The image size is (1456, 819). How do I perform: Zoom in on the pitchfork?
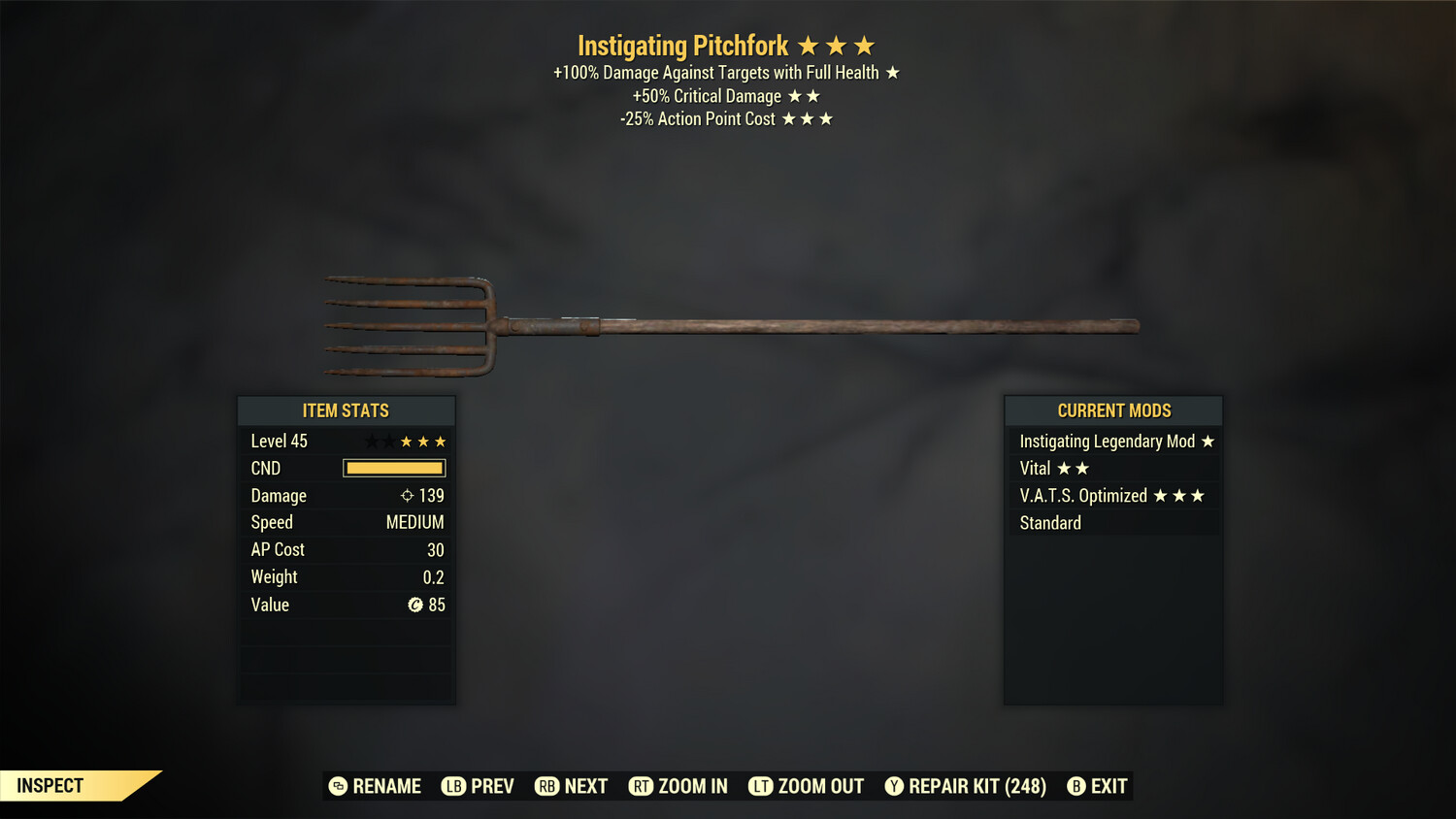[678, 786]
